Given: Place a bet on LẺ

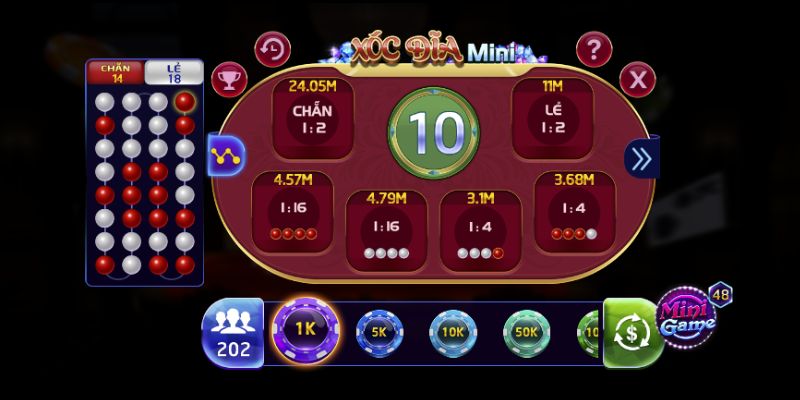Looking at the screenshot, I should (553, 118).
